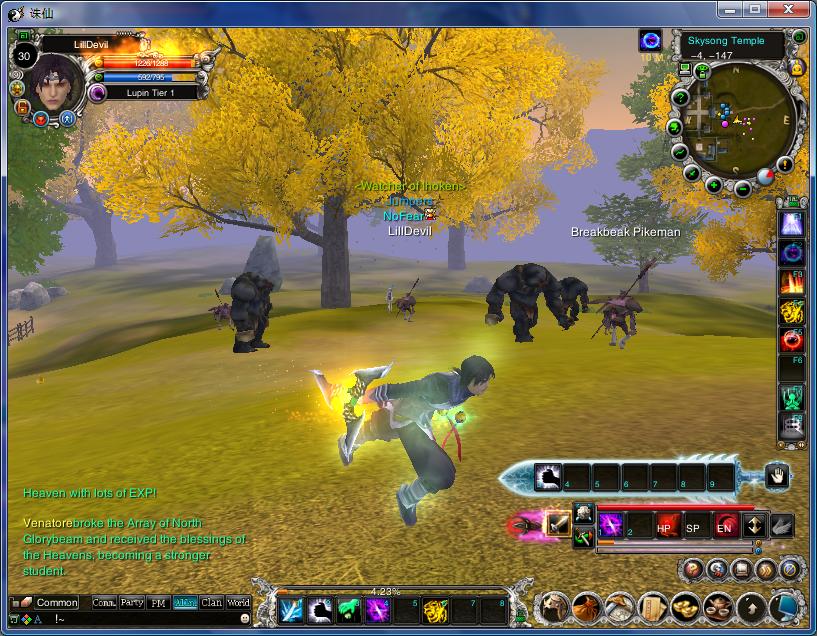Open the gold ingots shop icon

pos(684,607)
